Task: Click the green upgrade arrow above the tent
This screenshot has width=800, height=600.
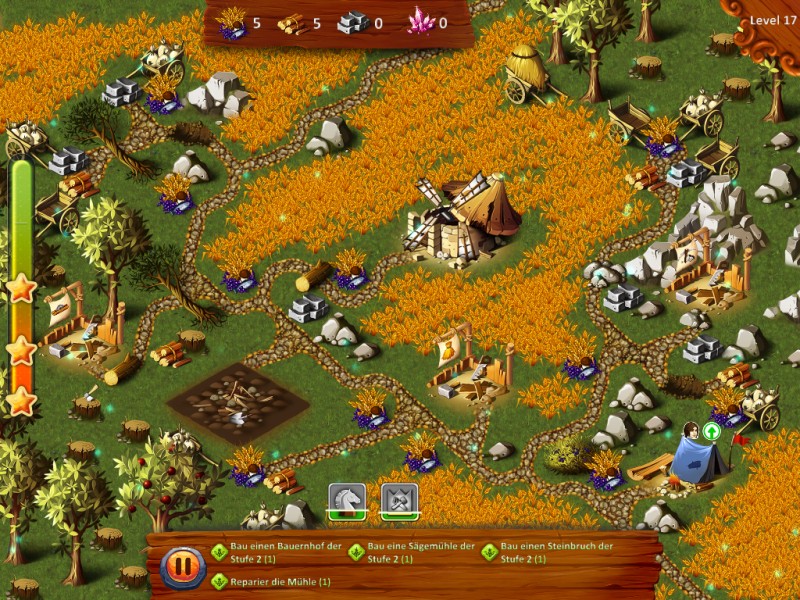Action: coord(711,431)
